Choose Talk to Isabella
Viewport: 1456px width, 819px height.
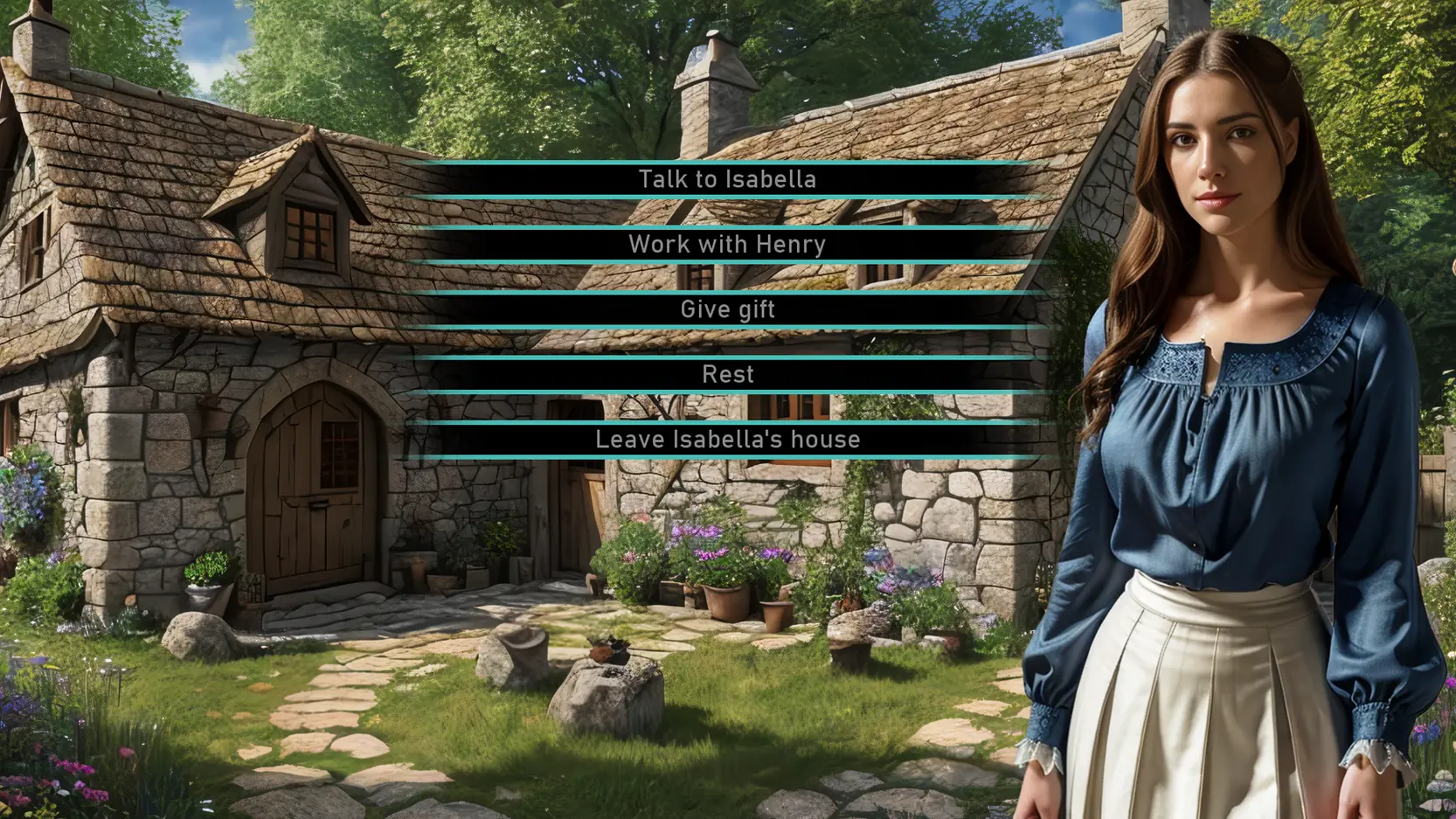point(727,179)
